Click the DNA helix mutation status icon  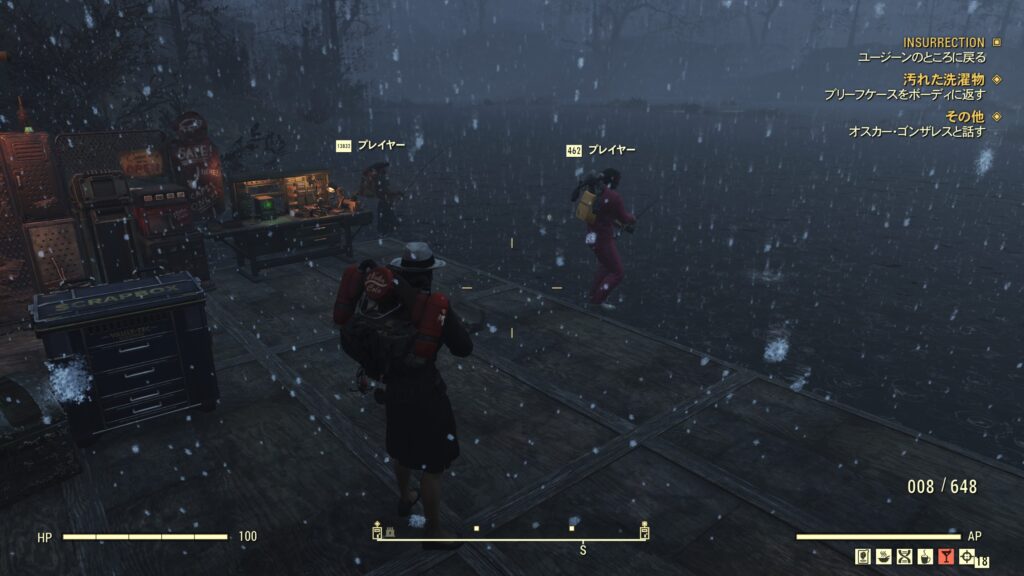click(904, 557)
